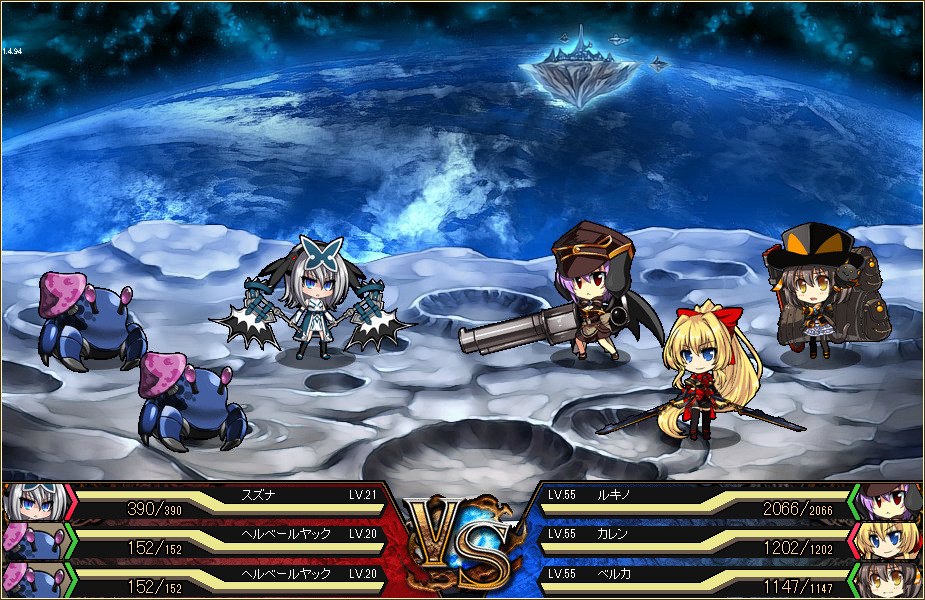Select the ルキノ LV.55 status row
This screenshot has height=600, width=925.
click(x=690, y=502)
